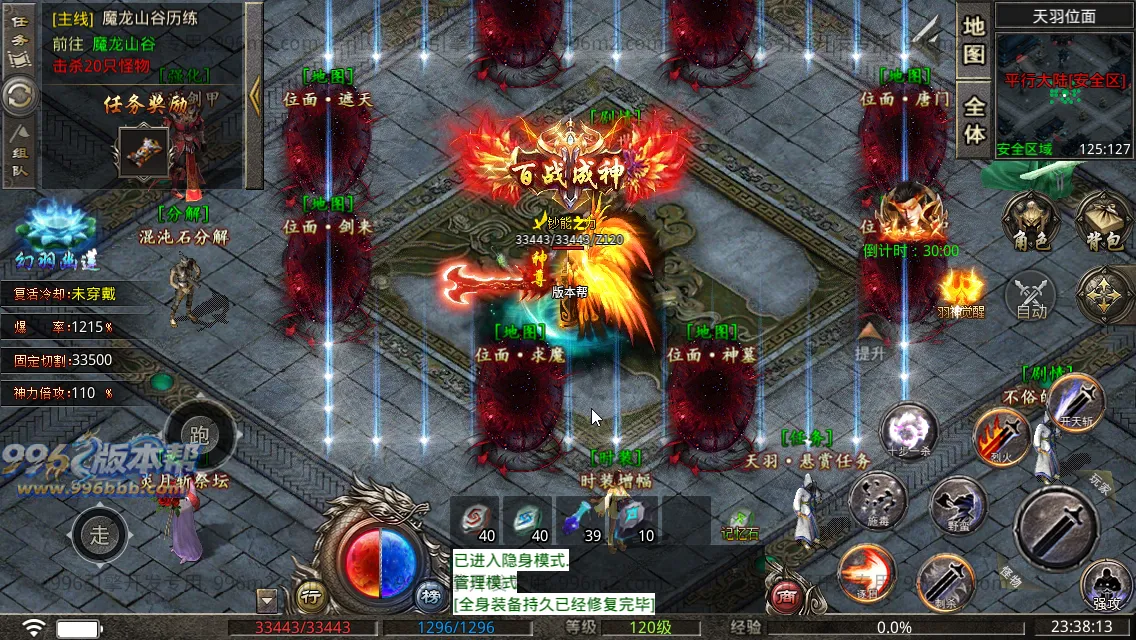Screen dimensions: 1136x640
Task: Open the 羽神觉醒 event icon
Action: click(x=961, y=292)
